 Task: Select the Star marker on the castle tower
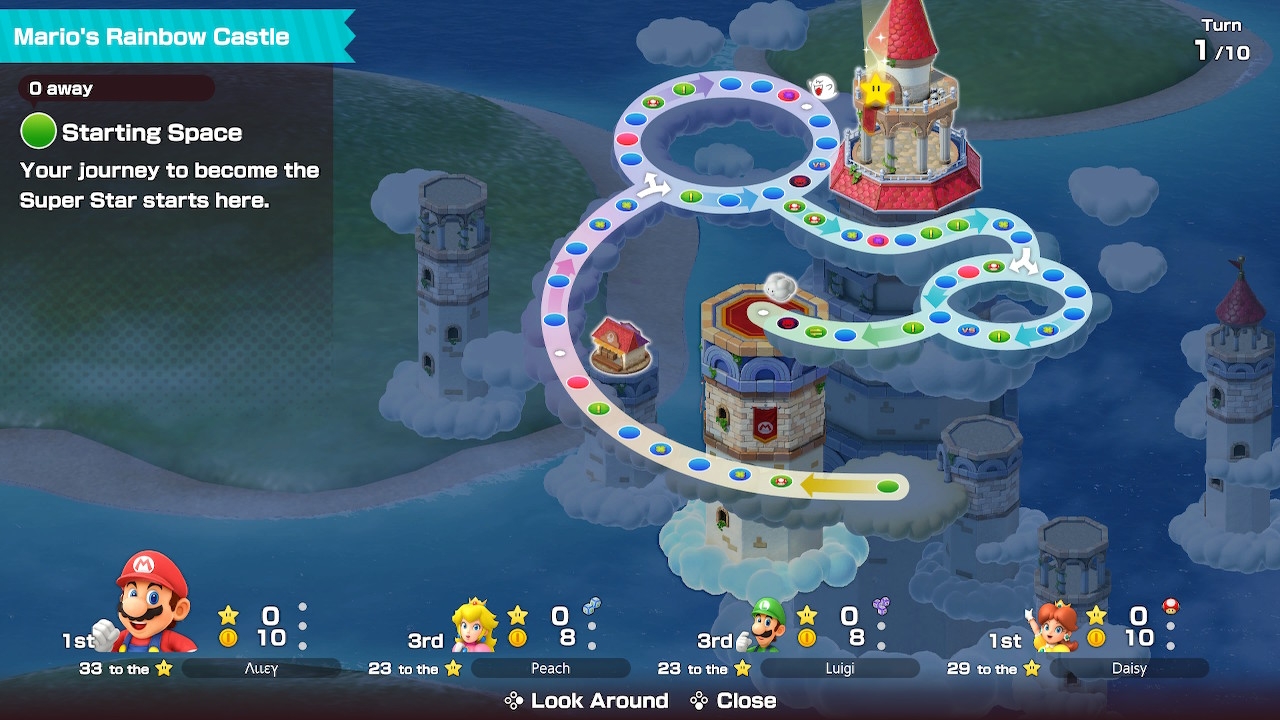[877, 88]
